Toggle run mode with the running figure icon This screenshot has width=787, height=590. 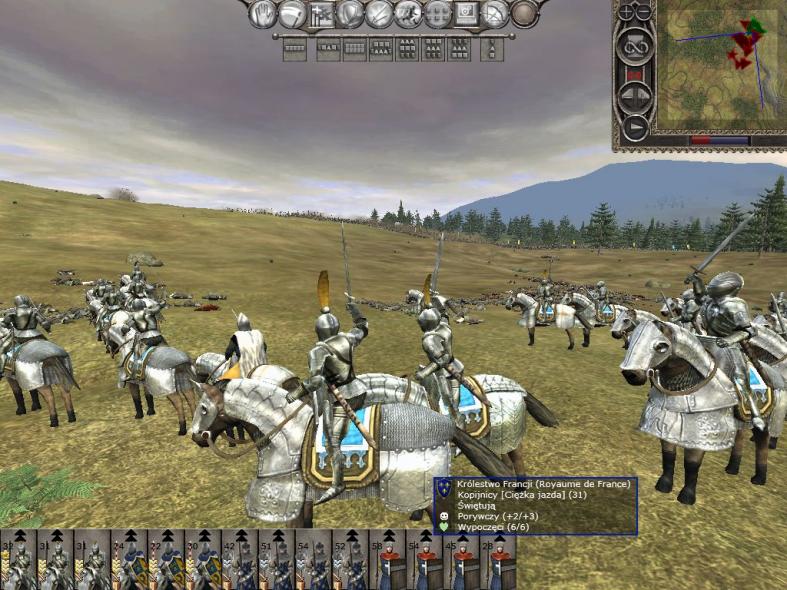(408, 14)
